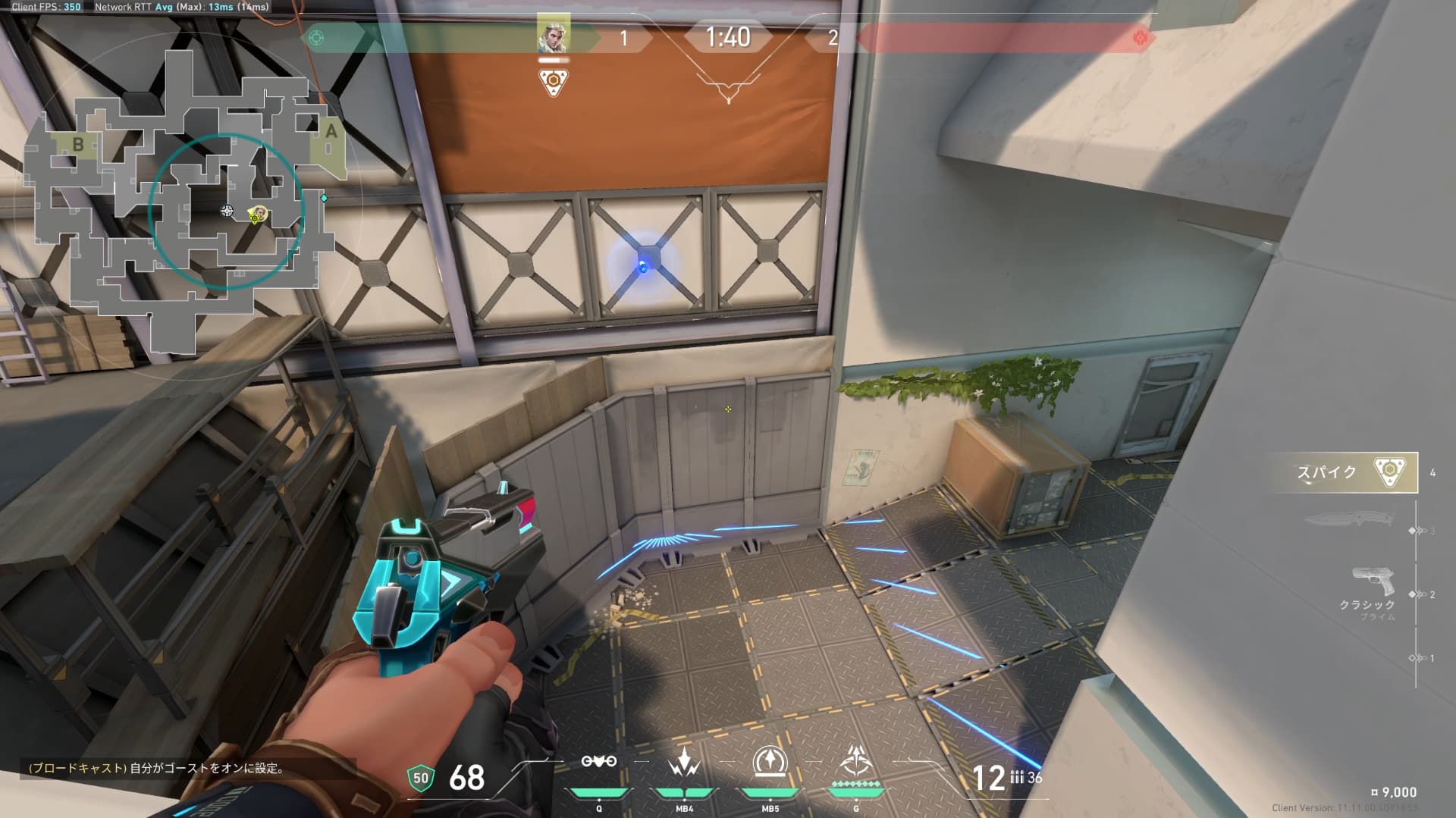Click the player agent icon on minimap

click(x=258, y=215)
